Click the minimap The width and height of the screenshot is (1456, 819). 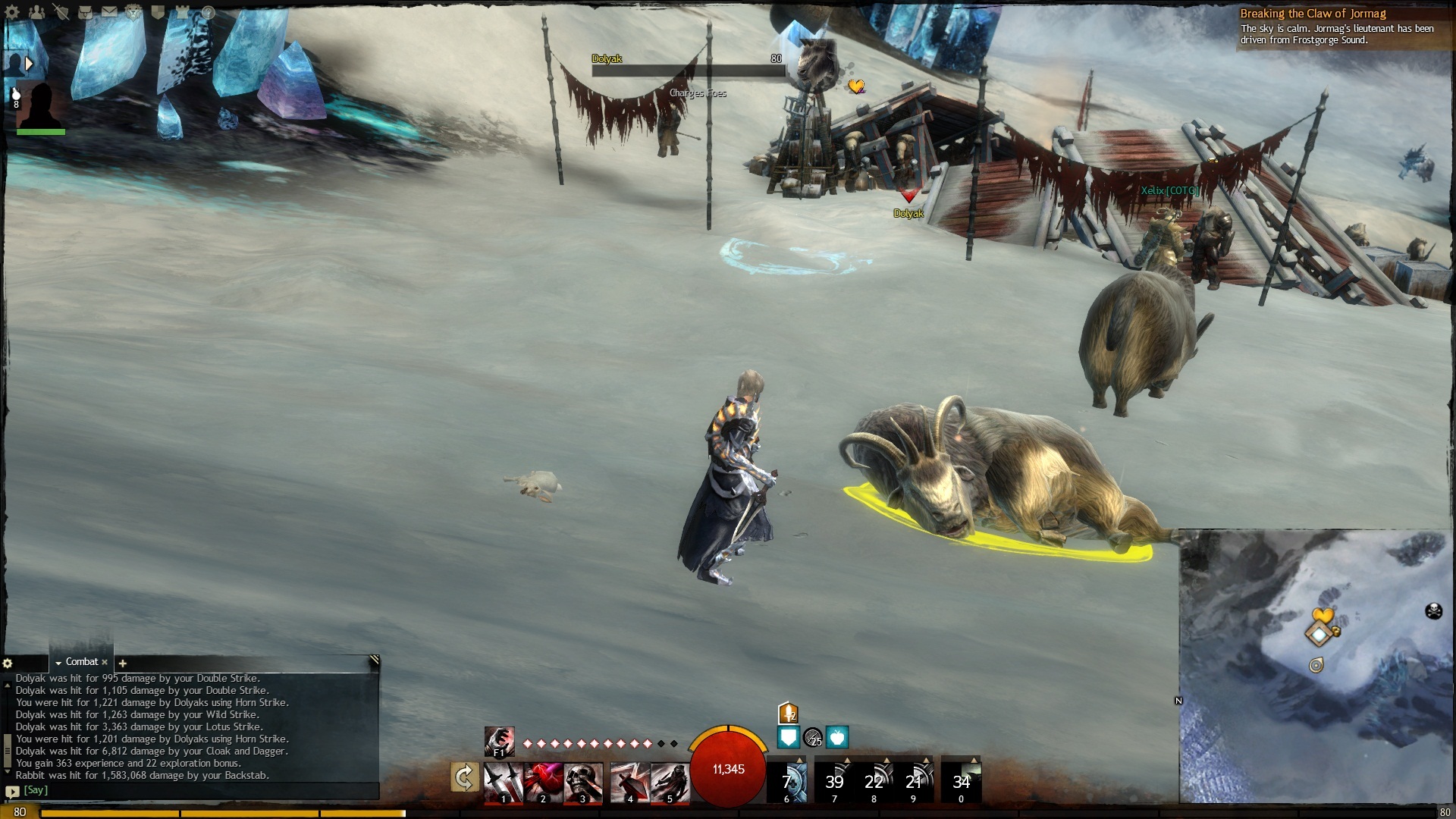point(1316,667)
